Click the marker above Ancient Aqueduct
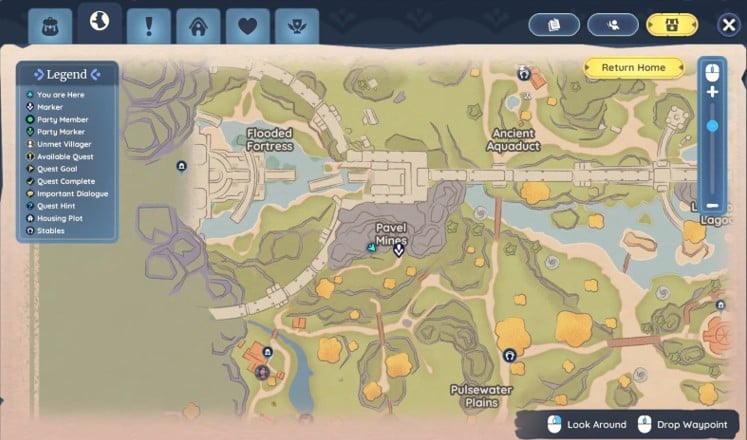This screenshot has height=440, width=747. (523, 73)
